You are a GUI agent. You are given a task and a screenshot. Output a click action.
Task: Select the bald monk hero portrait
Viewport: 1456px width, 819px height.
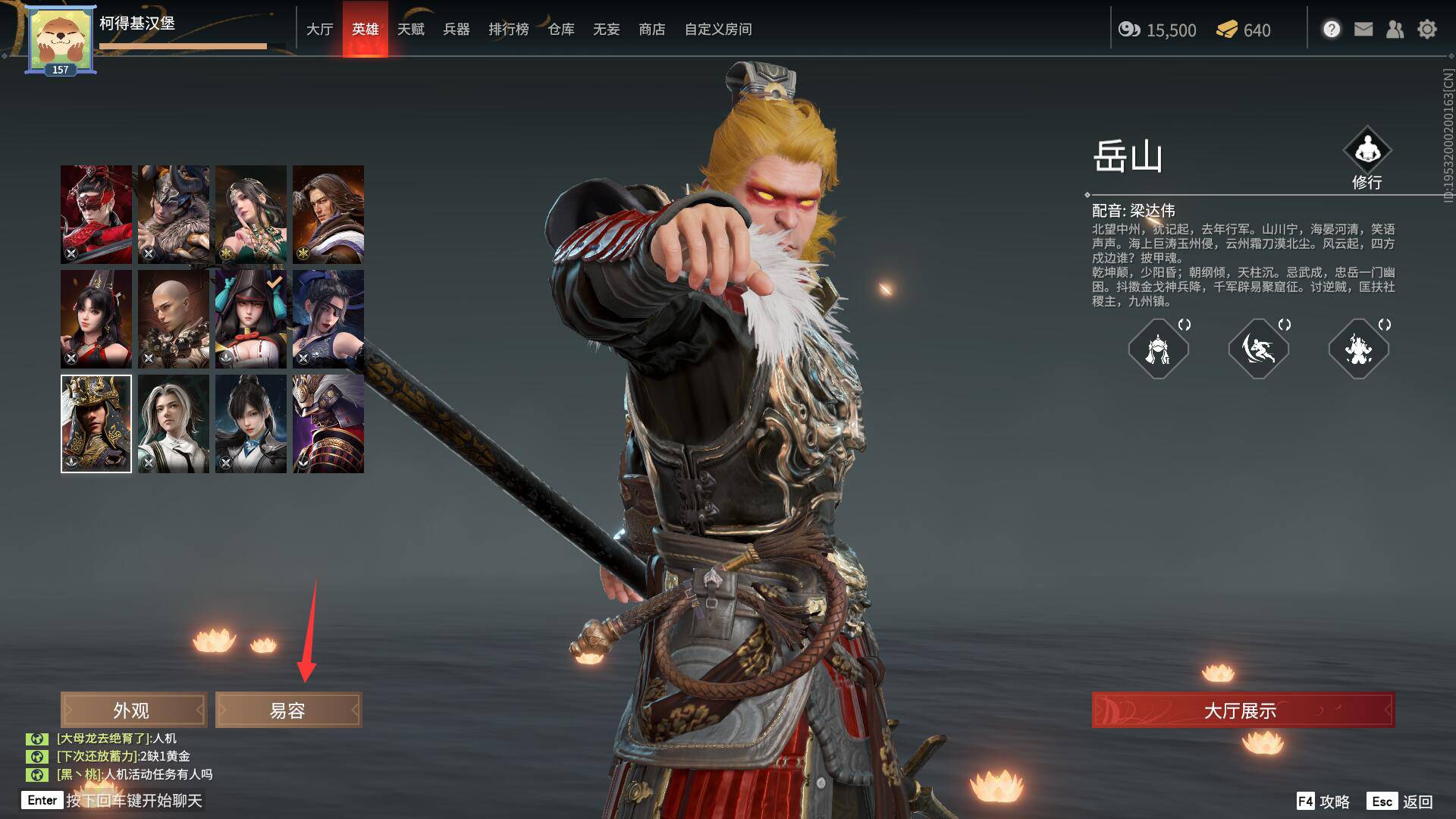(x=174, y=319)
